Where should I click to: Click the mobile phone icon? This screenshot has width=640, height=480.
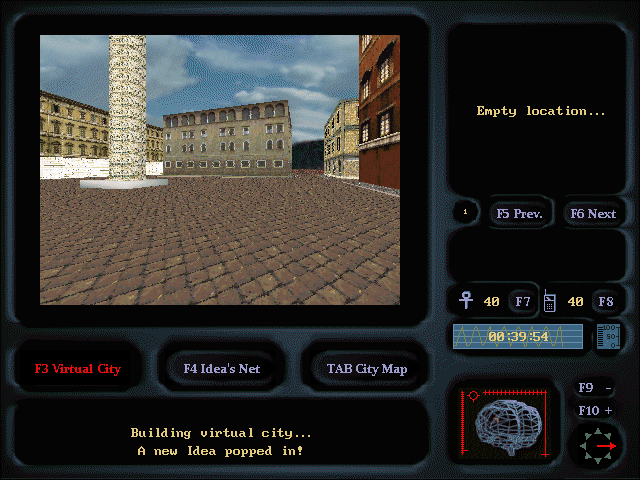click(x=549, y=300)
